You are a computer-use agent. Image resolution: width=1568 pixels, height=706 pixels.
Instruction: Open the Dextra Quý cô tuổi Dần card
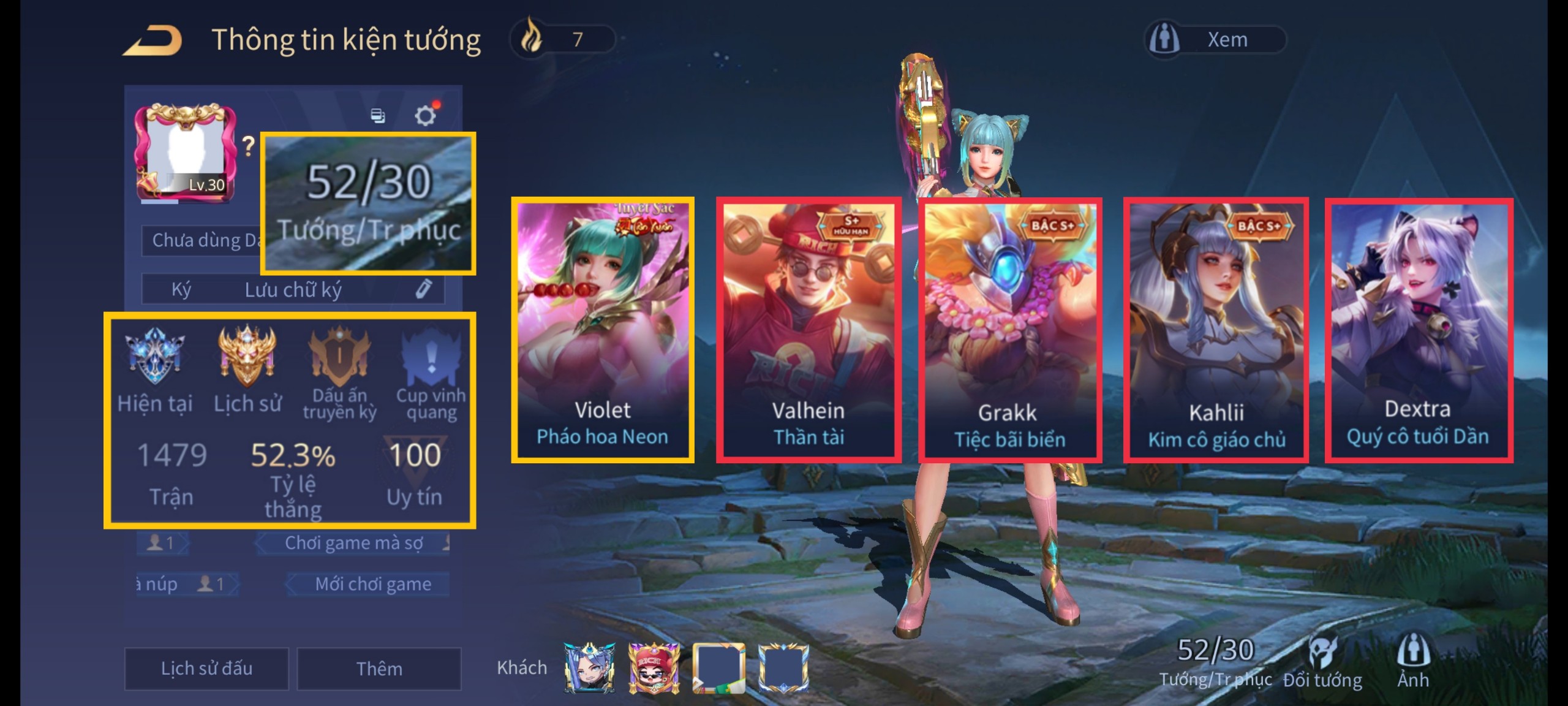[1419, 329]
